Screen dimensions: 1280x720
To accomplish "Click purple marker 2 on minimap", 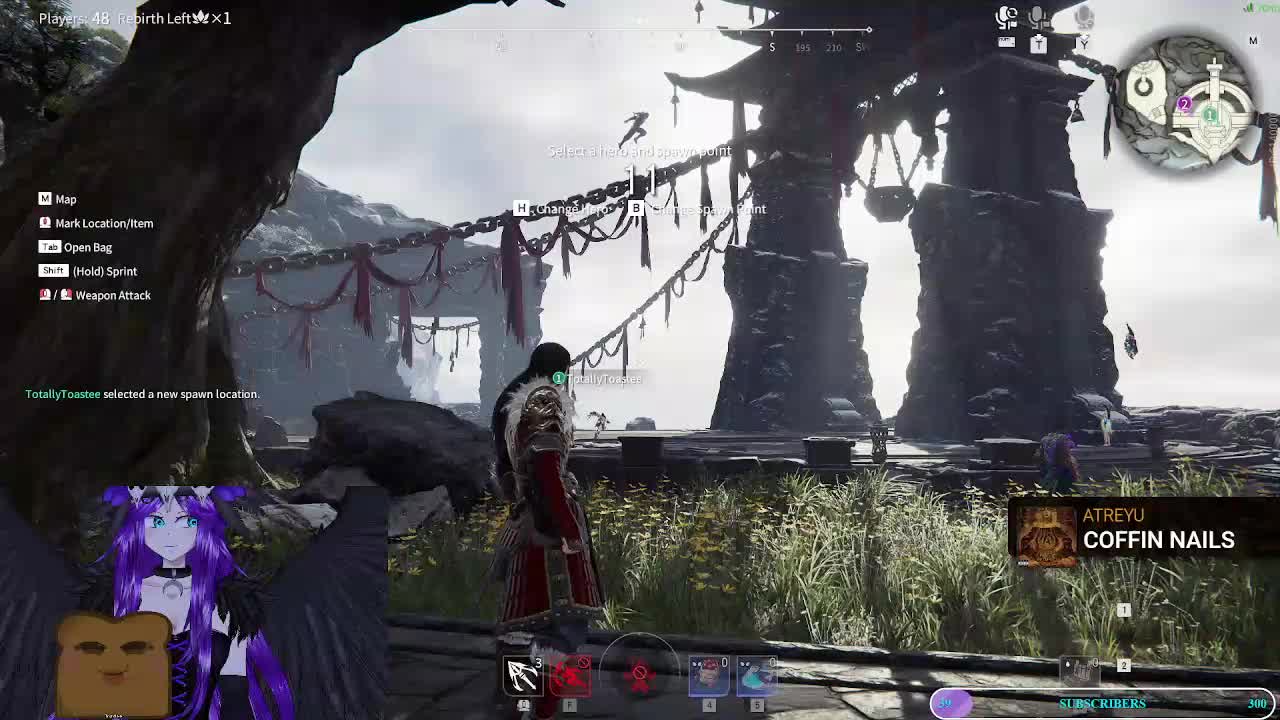I will coord(1184,104).
